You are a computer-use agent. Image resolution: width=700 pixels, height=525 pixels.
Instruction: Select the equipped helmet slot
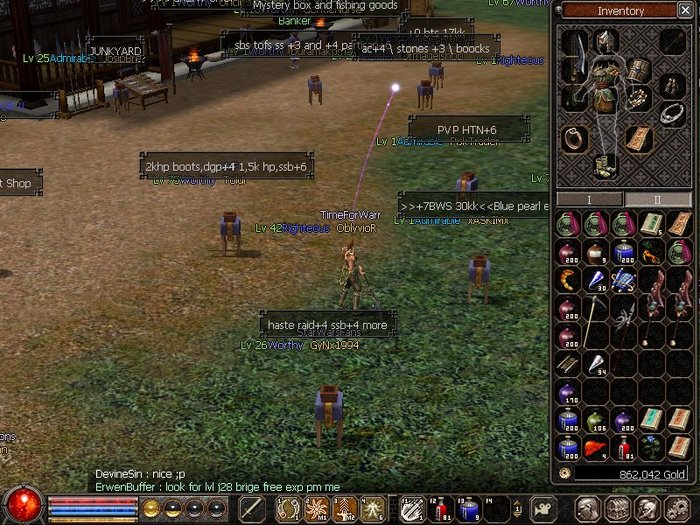tap(605, 40)
